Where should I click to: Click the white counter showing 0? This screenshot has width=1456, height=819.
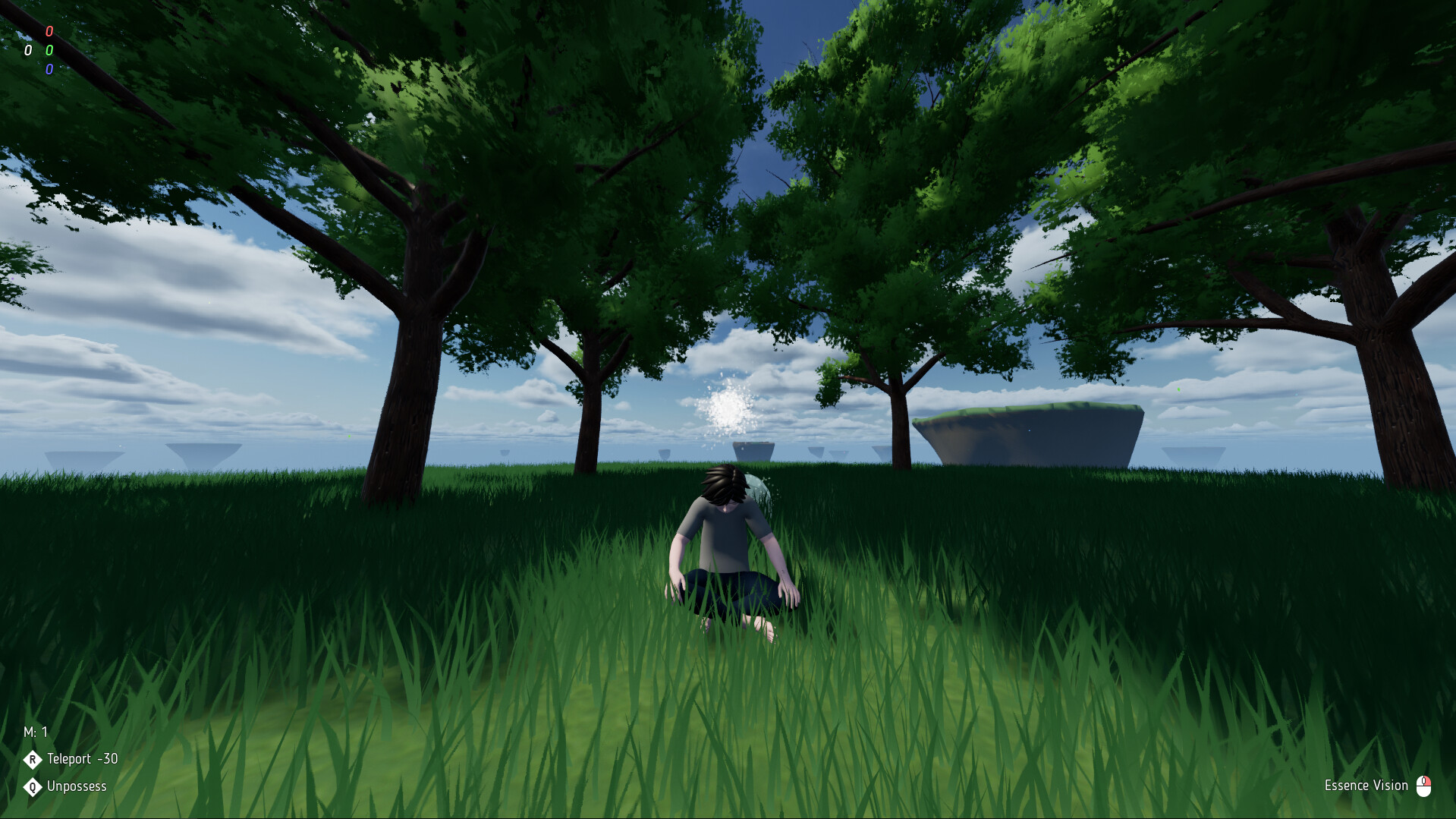tap(28, 51)
